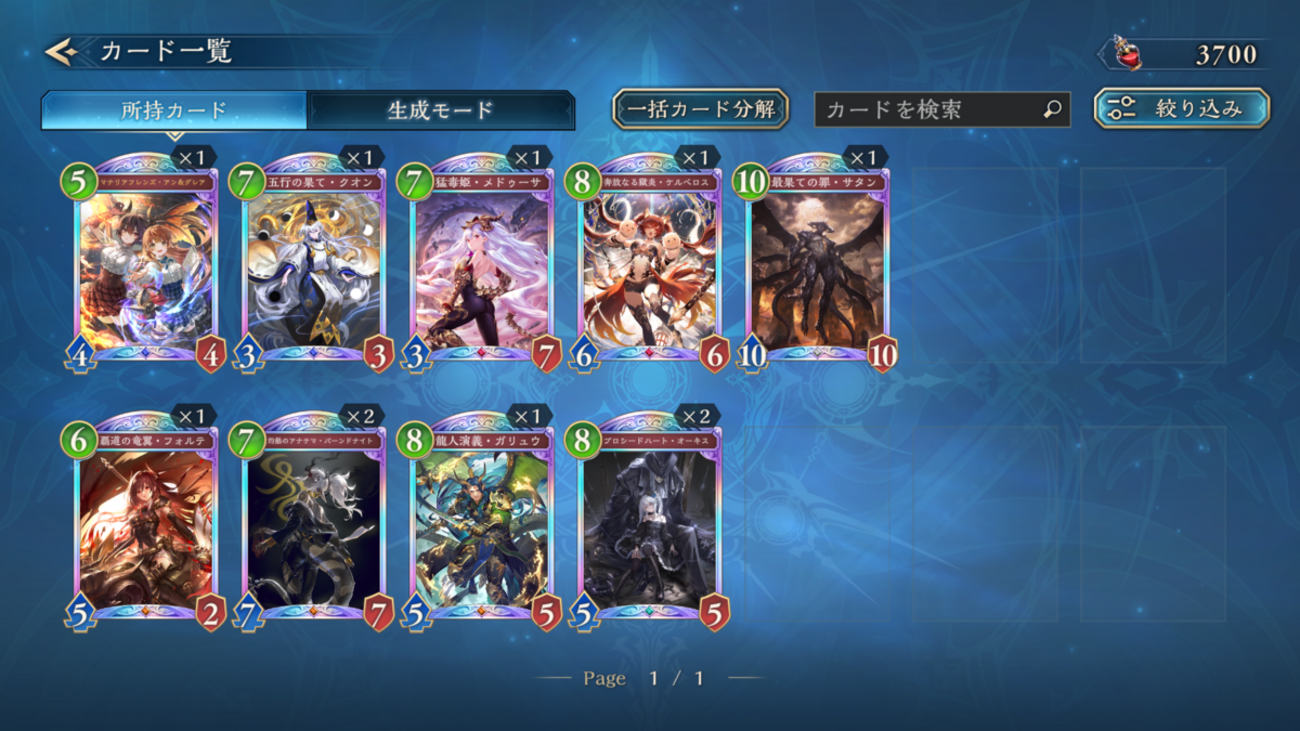Select the 最果ての罪・サタン card

pyautogui.click(x=819, y=265)
